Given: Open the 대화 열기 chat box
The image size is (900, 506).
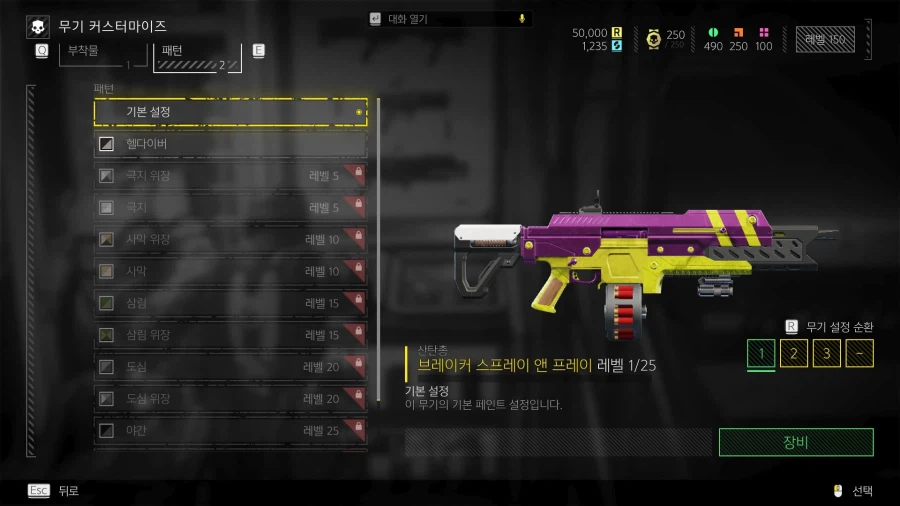Looking at the screenshot, I should pos(449,18).
